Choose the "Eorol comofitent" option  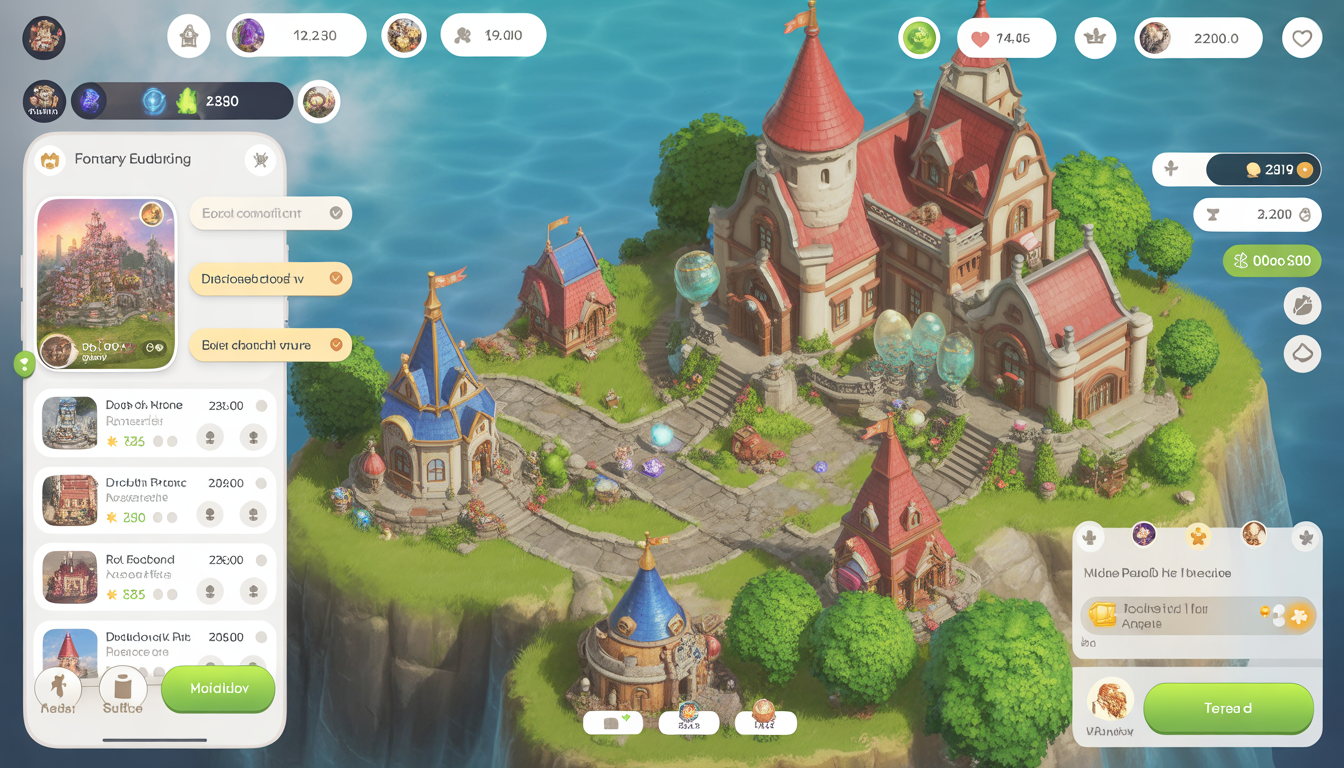[270, 213]
